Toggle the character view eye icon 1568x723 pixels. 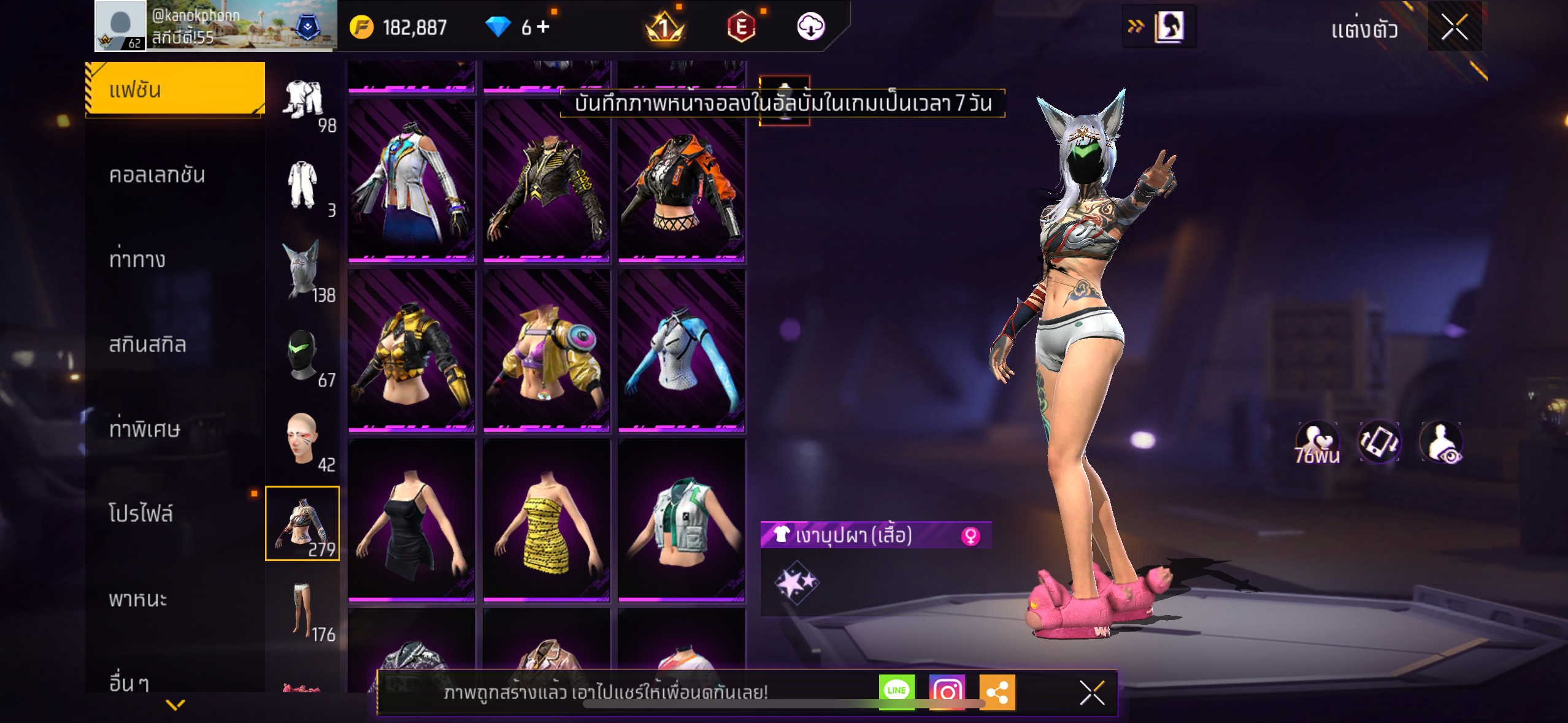1441,442
